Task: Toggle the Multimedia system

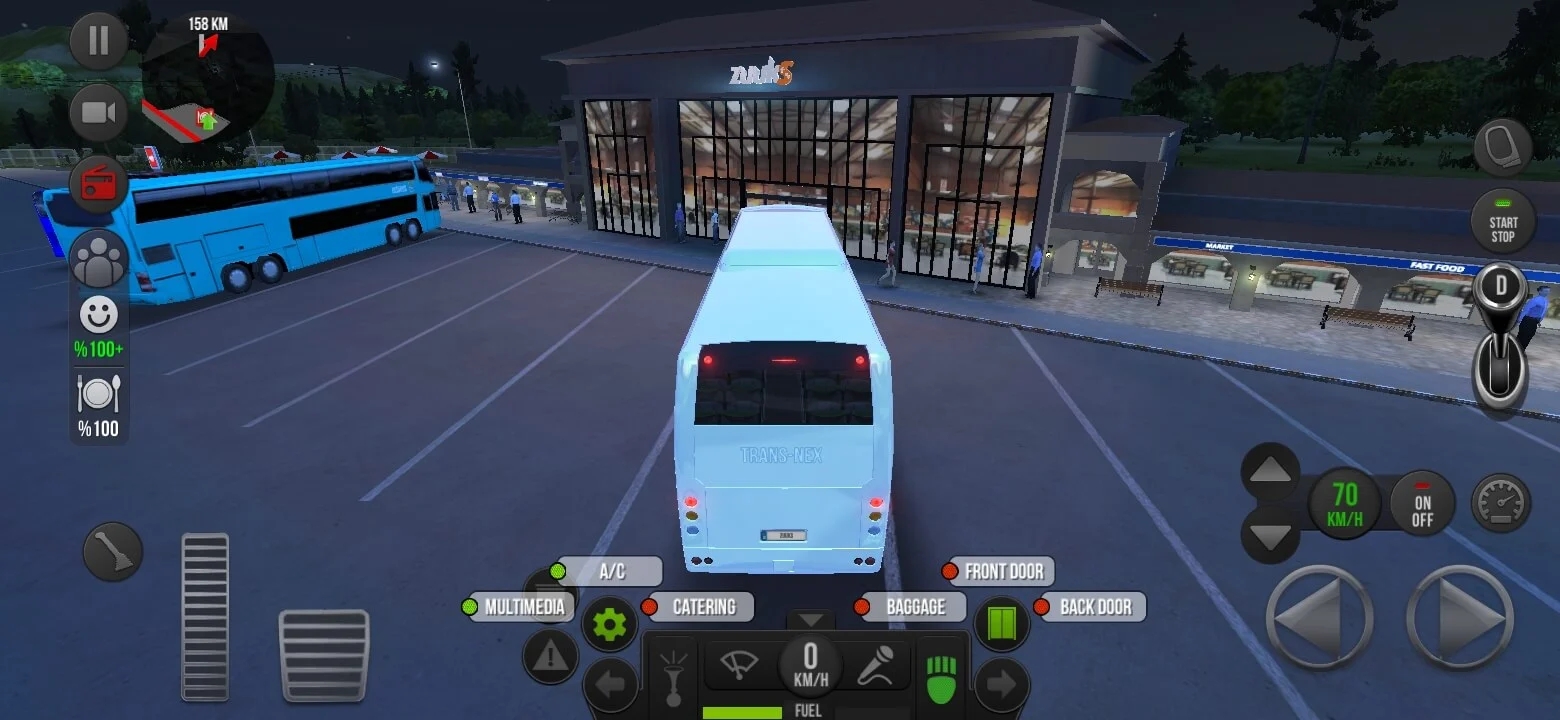Action: (523, 607)
